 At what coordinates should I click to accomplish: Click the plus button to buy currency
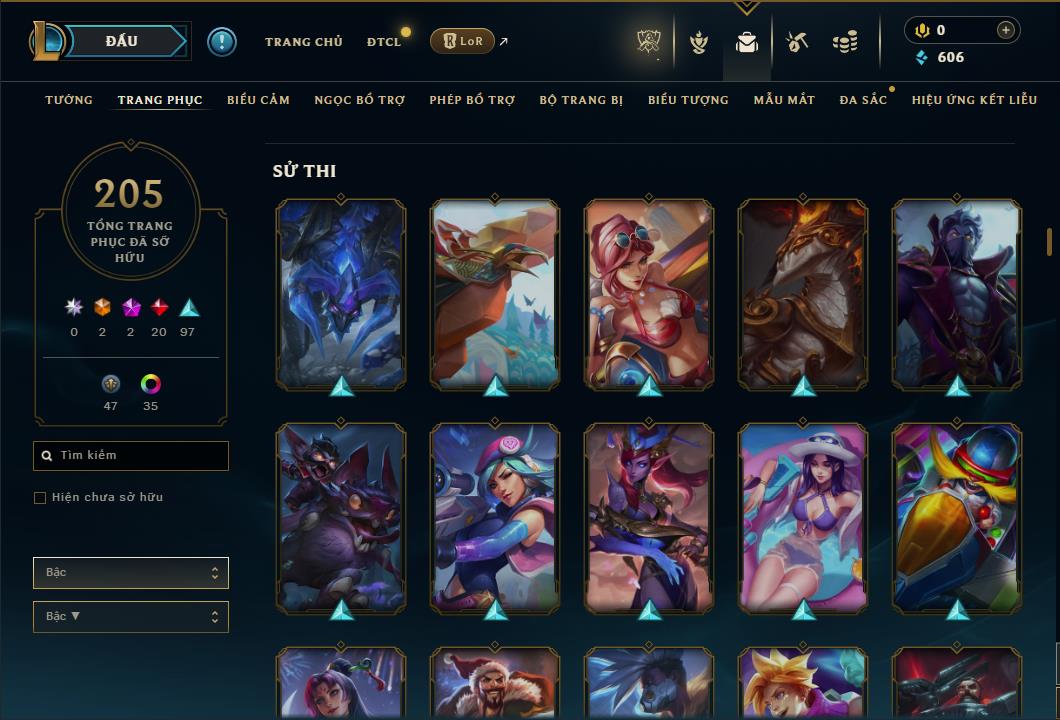(1005, 30)
